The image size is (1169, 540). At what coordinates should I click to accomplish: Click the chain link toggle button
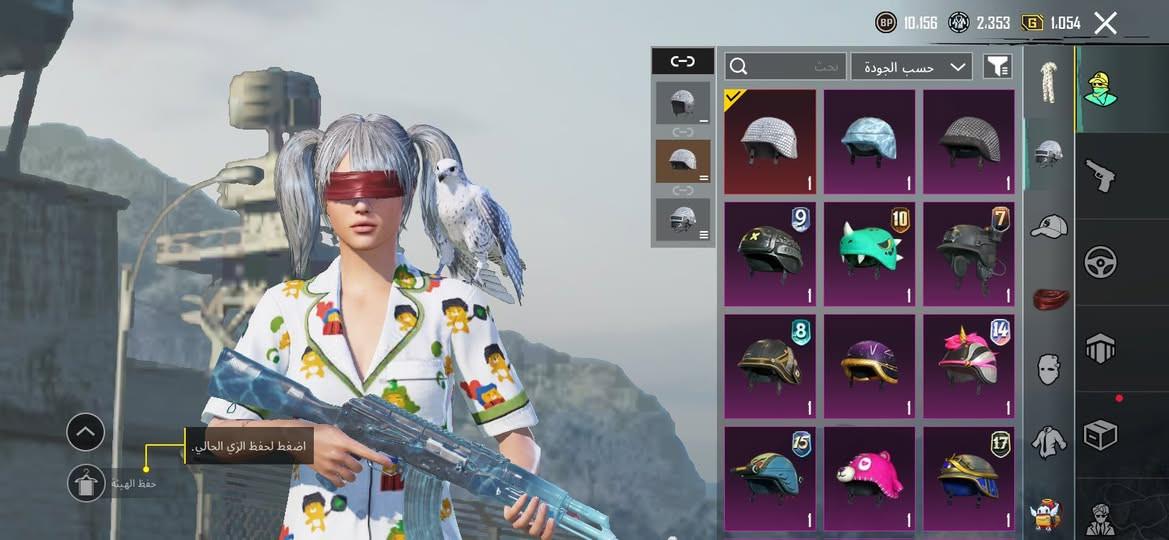(682, 61)
